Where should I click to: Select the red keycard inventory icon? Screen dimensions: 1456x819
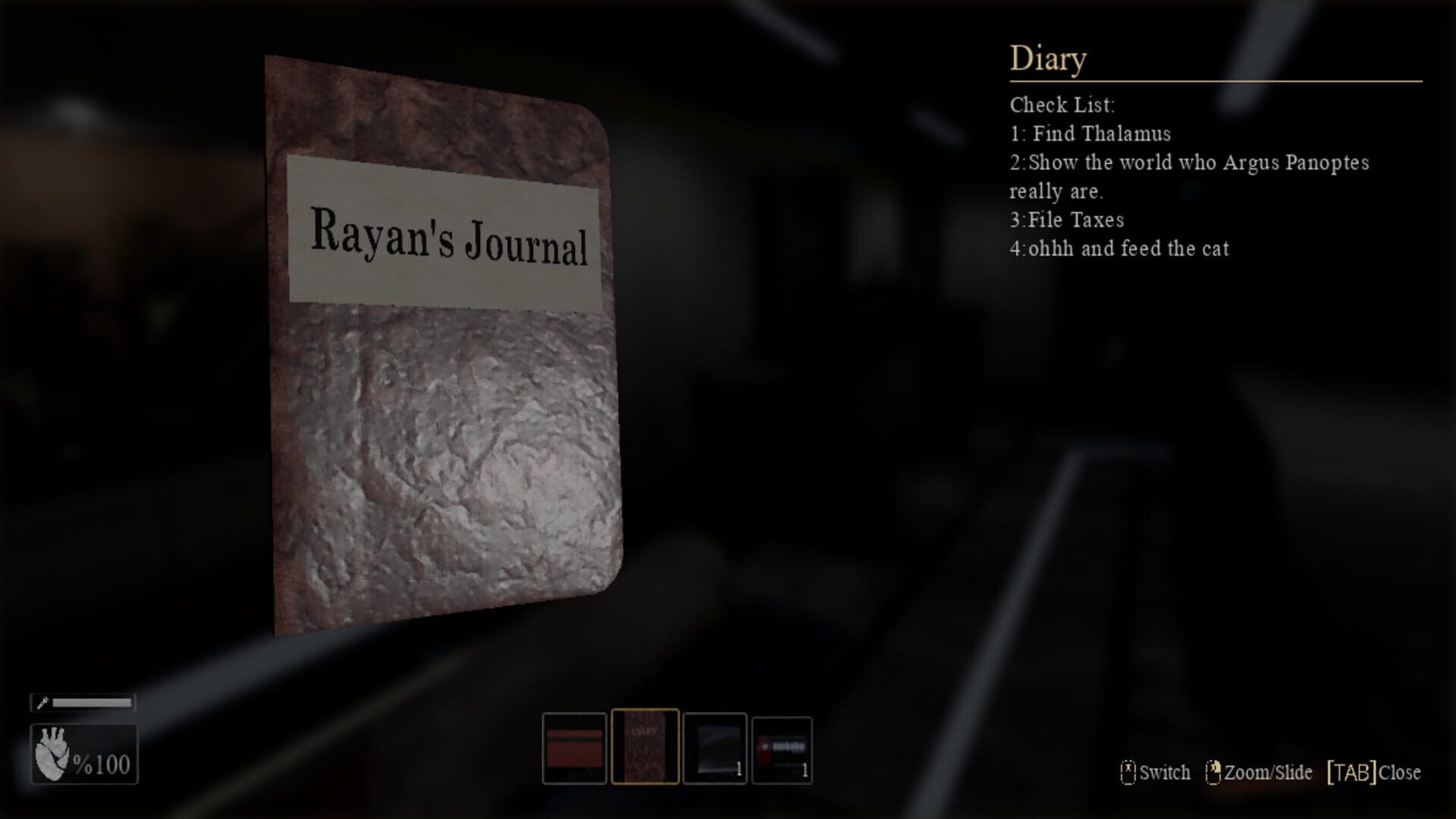pos(574,749)
